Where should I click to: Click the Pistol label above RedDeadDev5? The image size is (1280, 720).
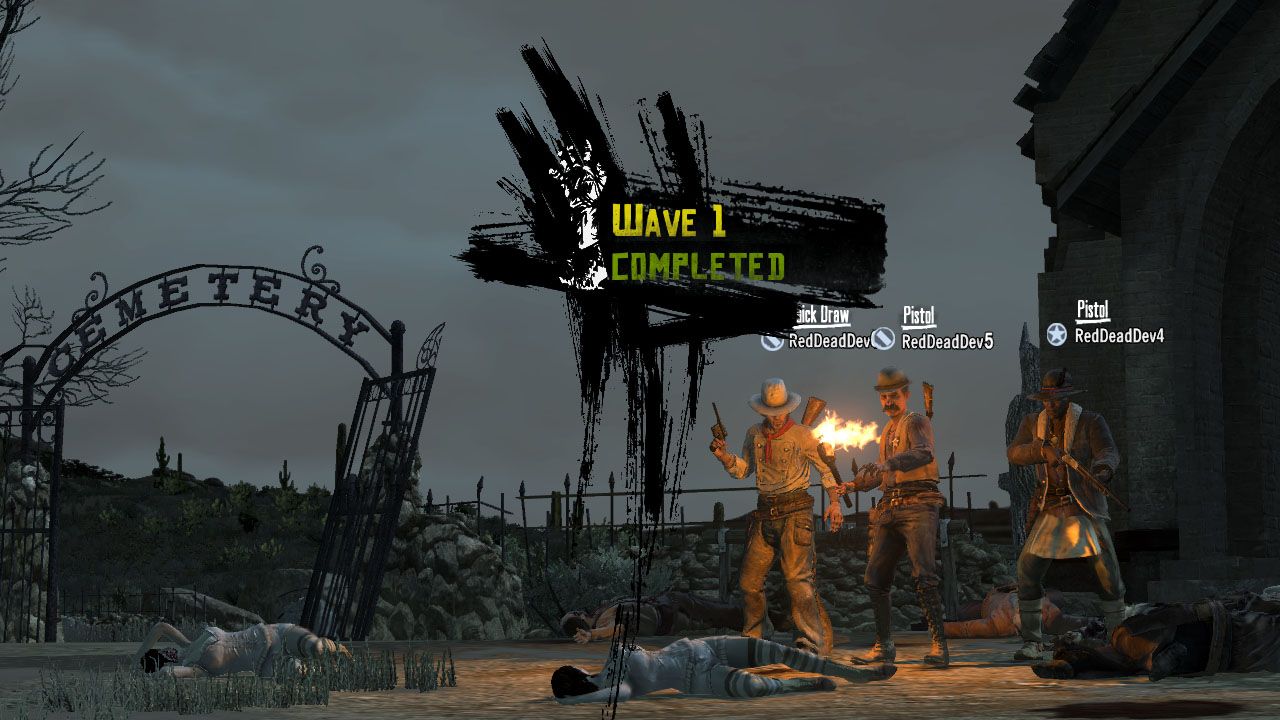(x=918, y=315)
